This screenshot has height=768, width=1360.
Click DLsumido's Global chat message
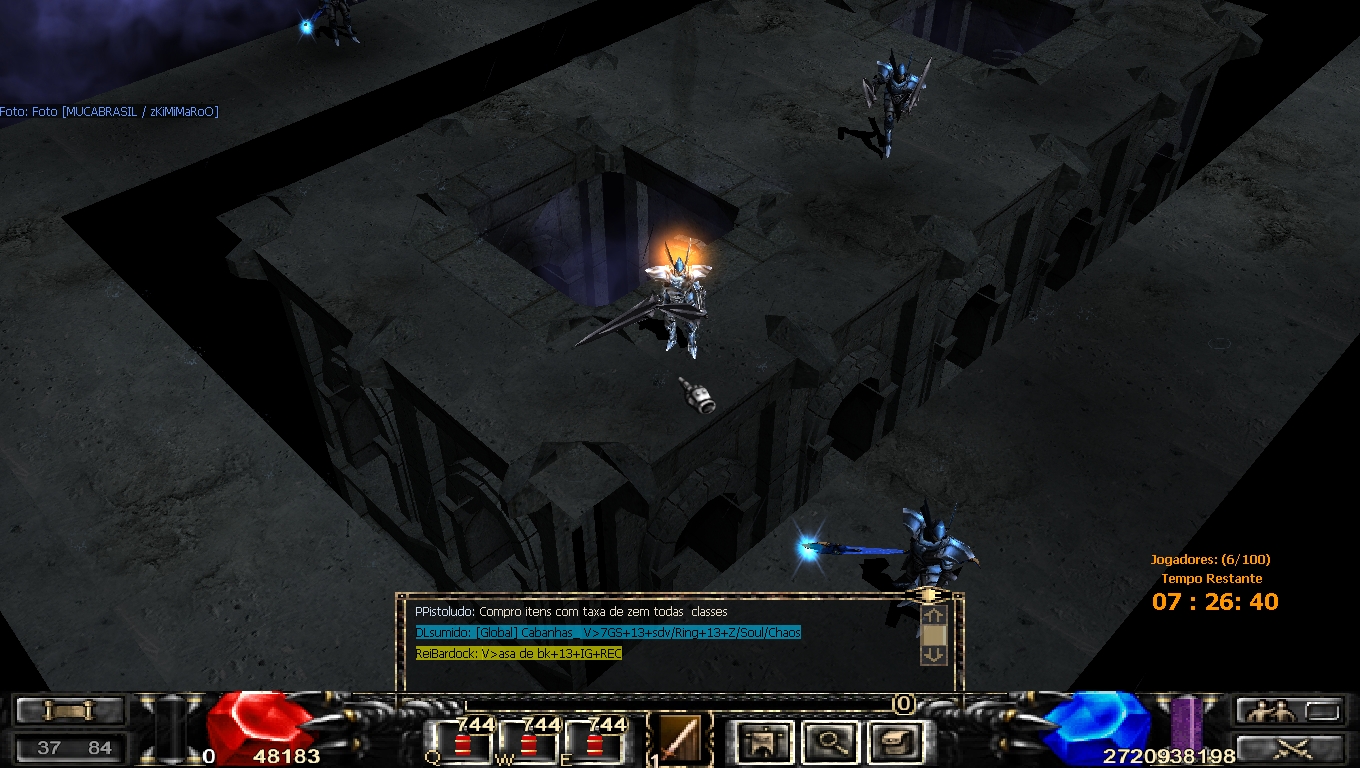coord(608,632)
